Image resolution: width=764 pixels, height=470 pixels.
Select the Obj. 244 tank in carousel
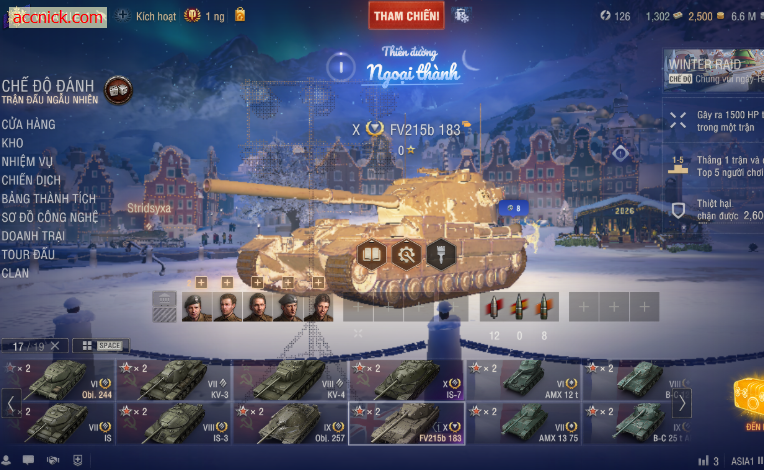60,380
